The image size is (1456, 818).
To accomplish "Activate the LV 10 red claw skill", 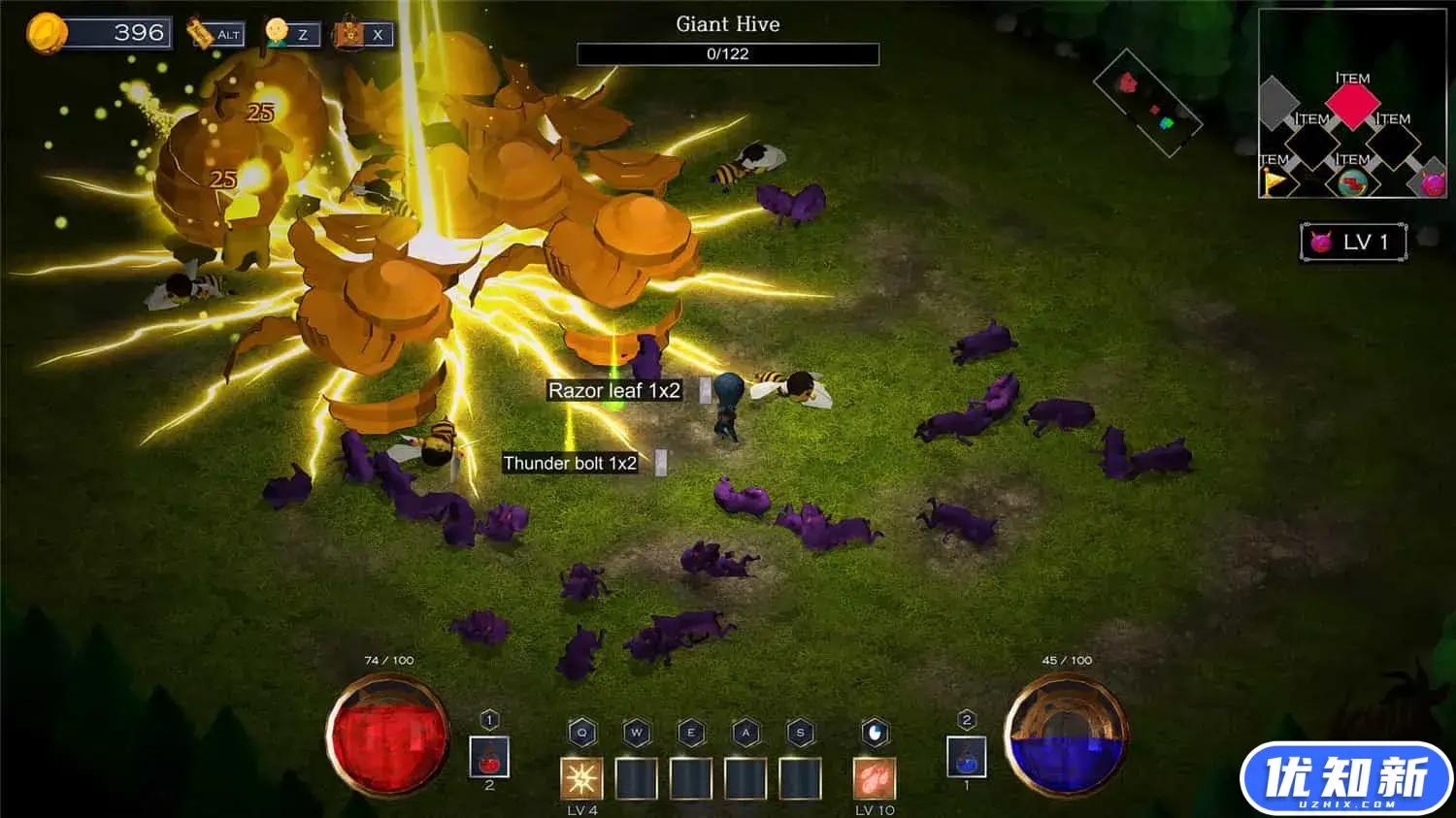I will pyautogui.click(x=874, y=778).
